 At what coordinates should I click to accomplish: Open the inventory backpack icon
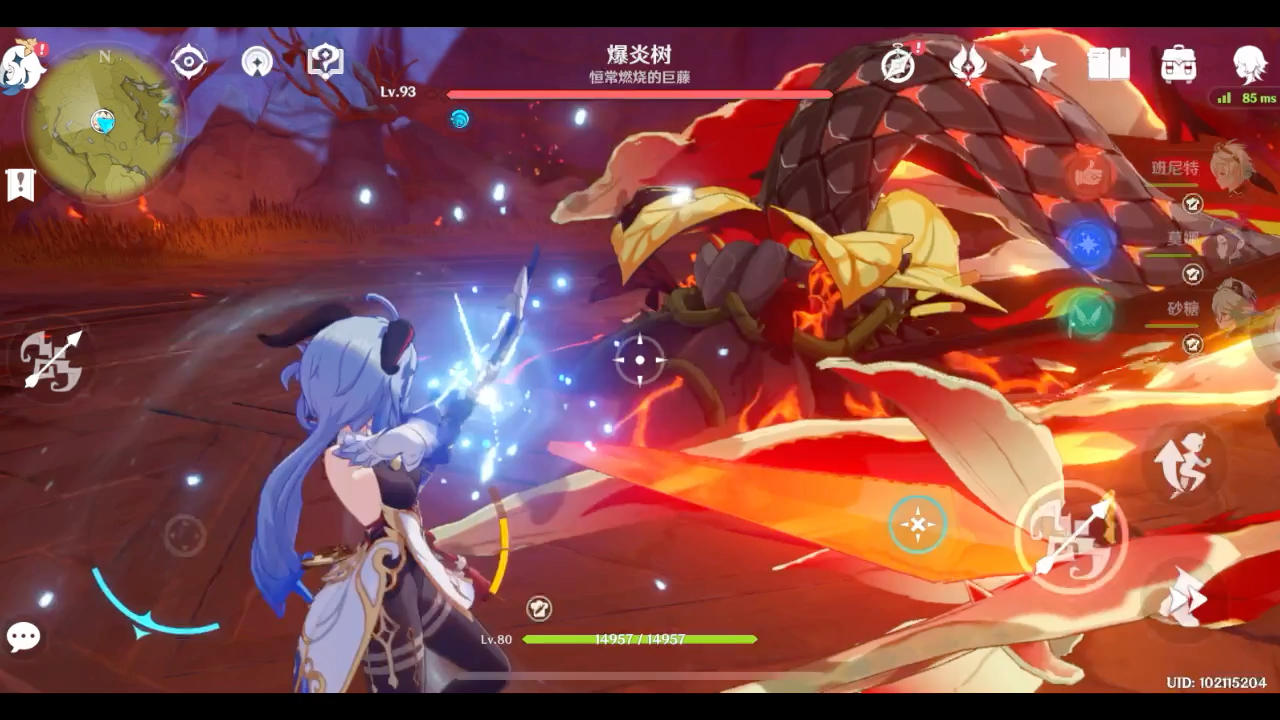1178,62
